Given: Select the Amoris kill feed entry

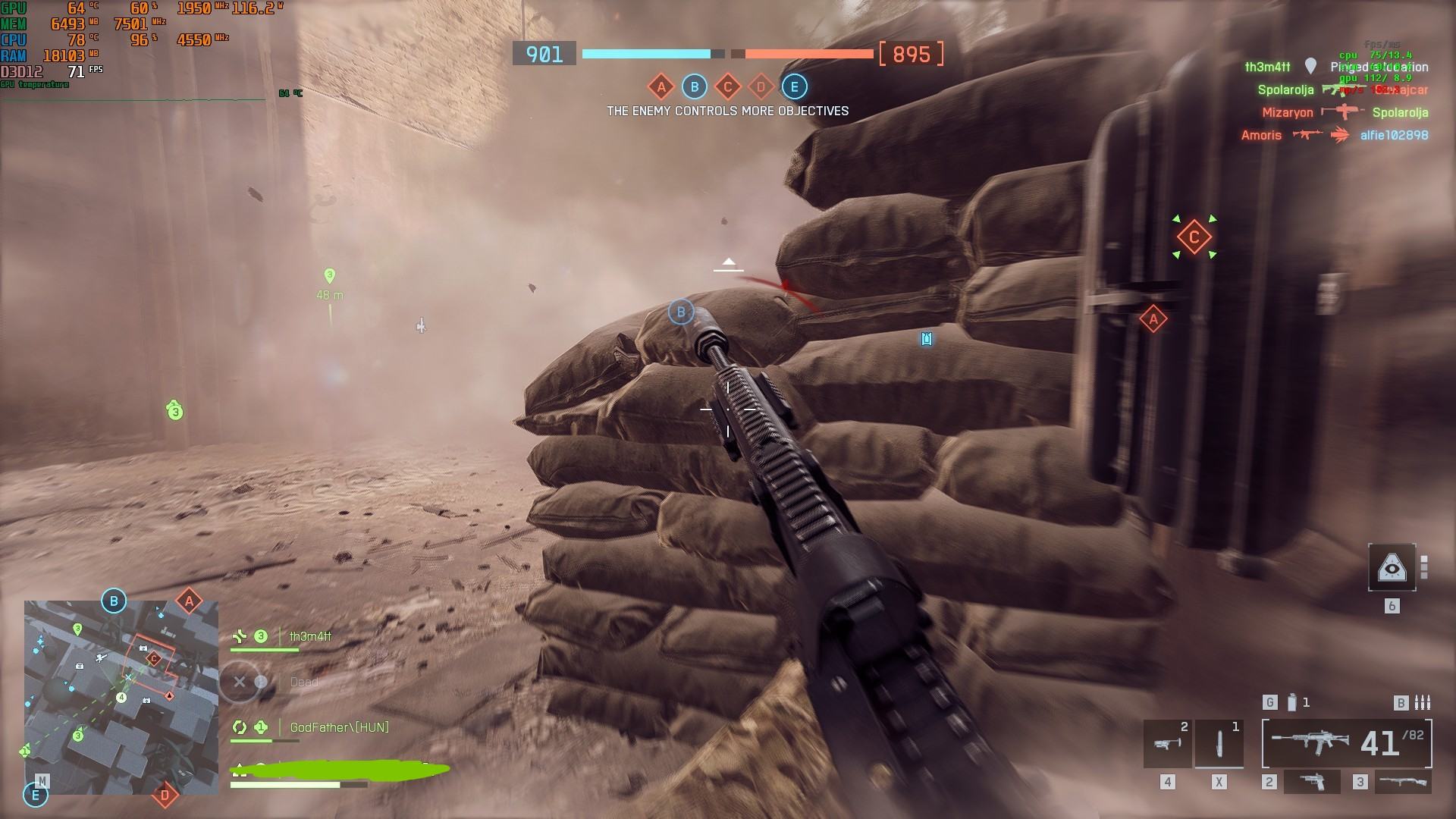Looking at the screenshot, I should (1260, 136).
